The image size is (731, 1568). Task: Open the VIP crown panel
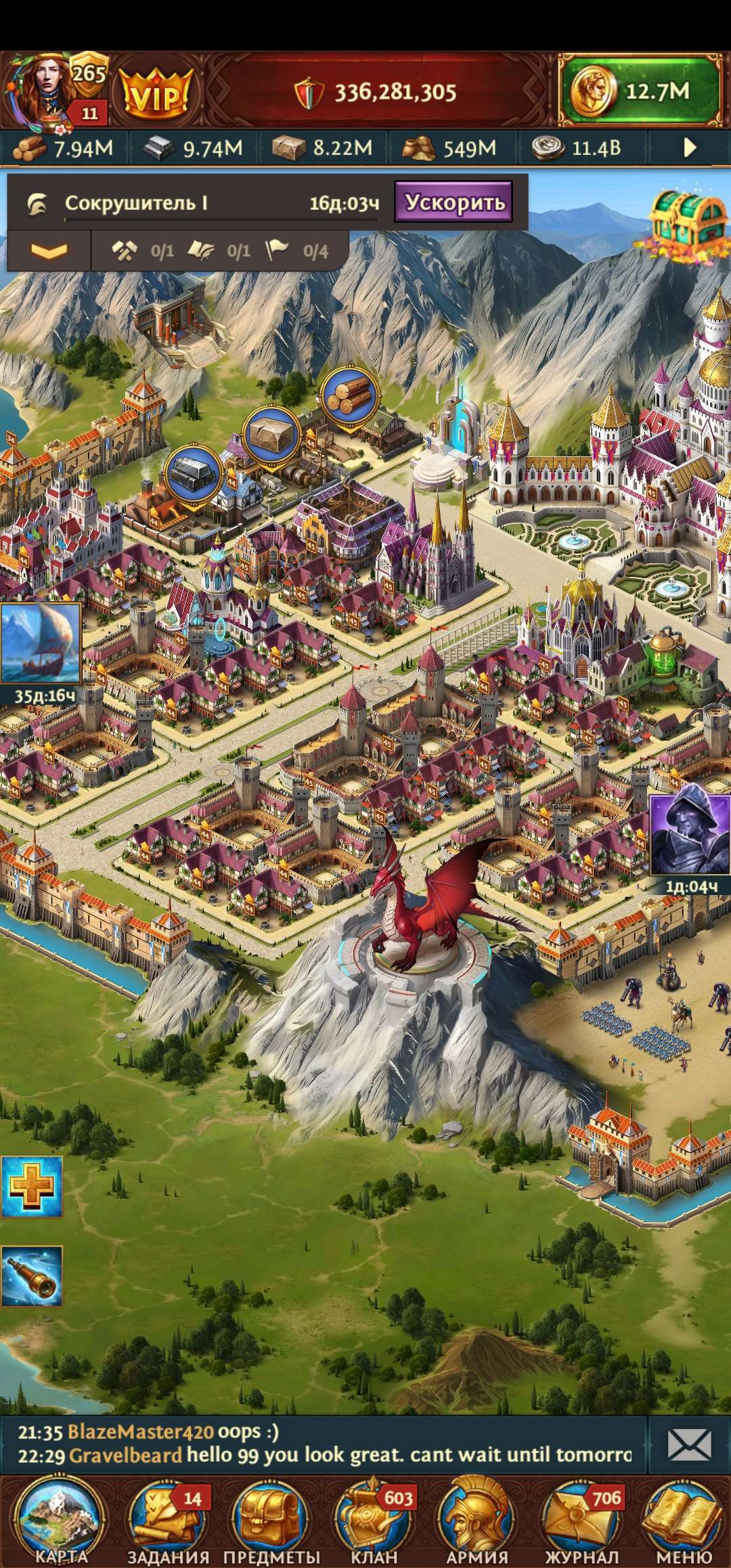coord(155,93)
